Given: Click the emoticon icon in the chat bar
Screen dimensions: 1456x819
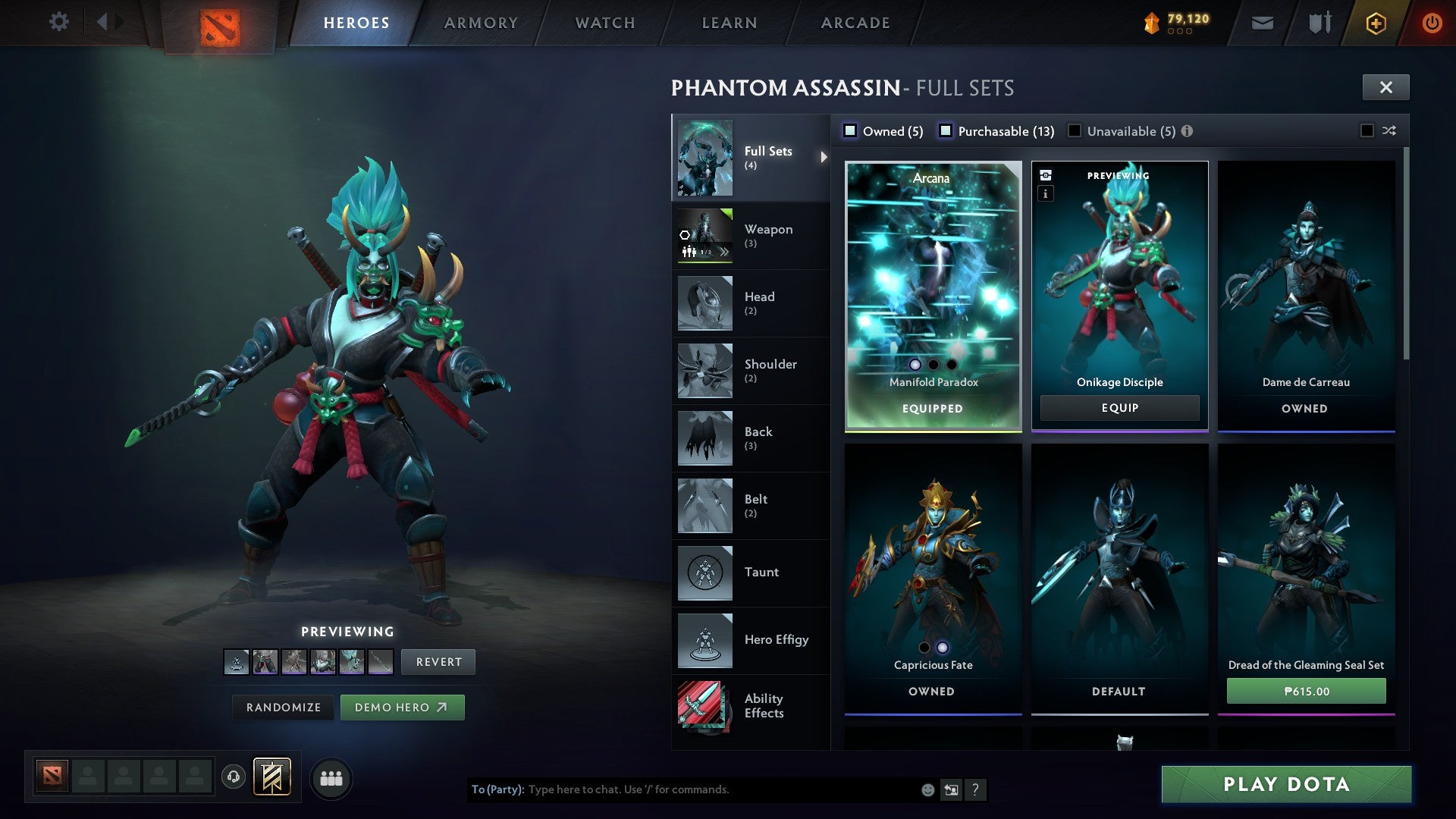Looking at the screenshot, I should (x=927, y=789).
